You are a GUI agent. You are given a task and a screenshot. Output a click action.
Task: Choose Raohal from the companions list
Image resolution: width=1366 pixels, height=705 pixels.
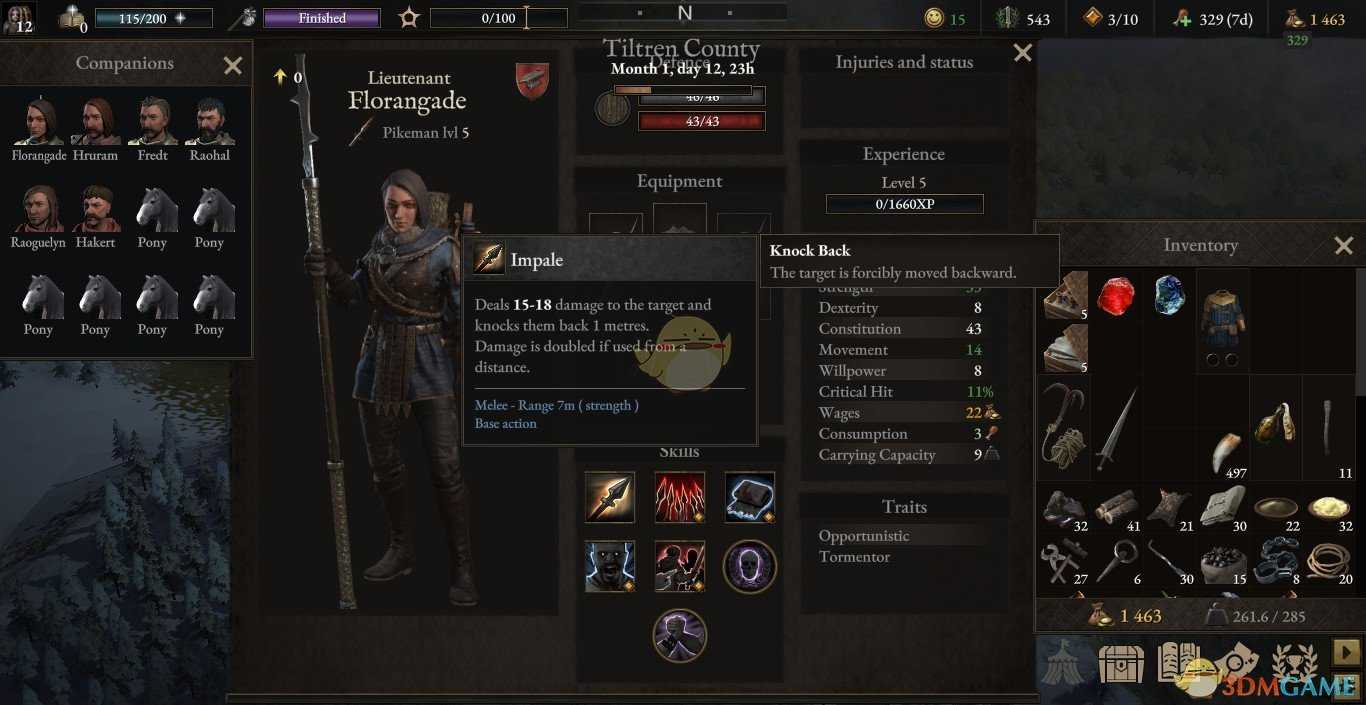point(209,122)
